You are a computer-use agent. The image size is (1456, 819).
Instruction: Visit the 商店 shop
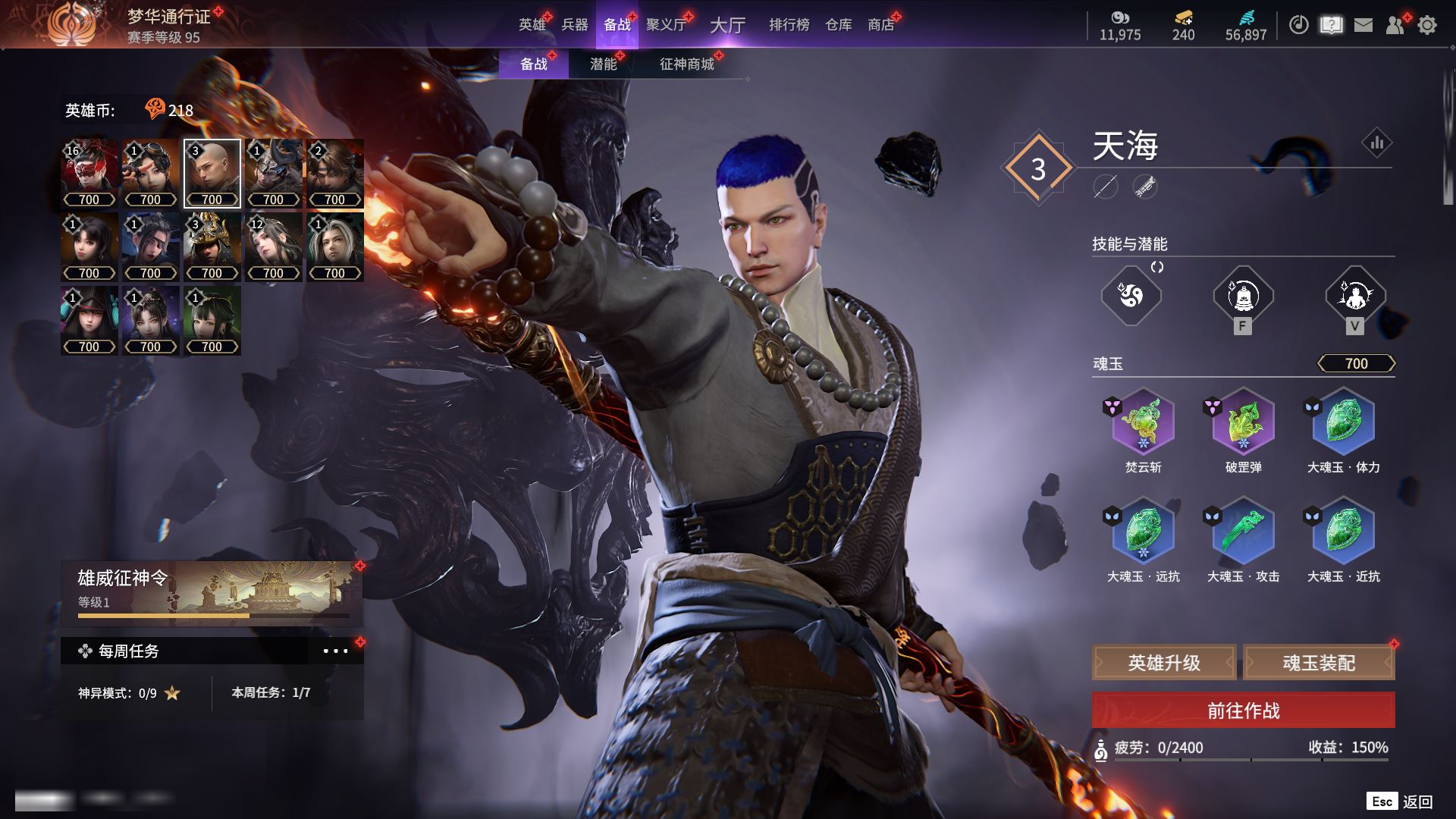pos(880,25)
